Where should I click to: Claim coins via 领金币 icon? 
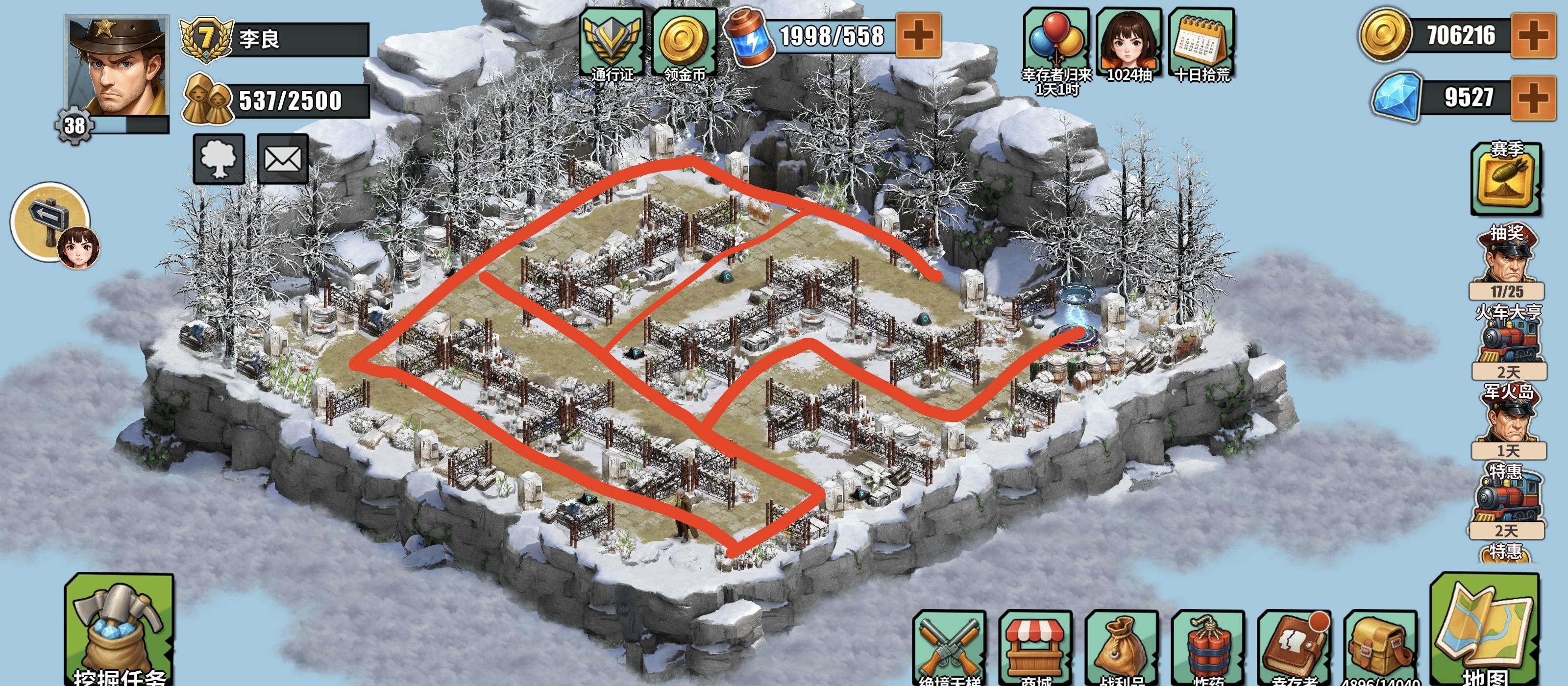click(x=684, y=44)
